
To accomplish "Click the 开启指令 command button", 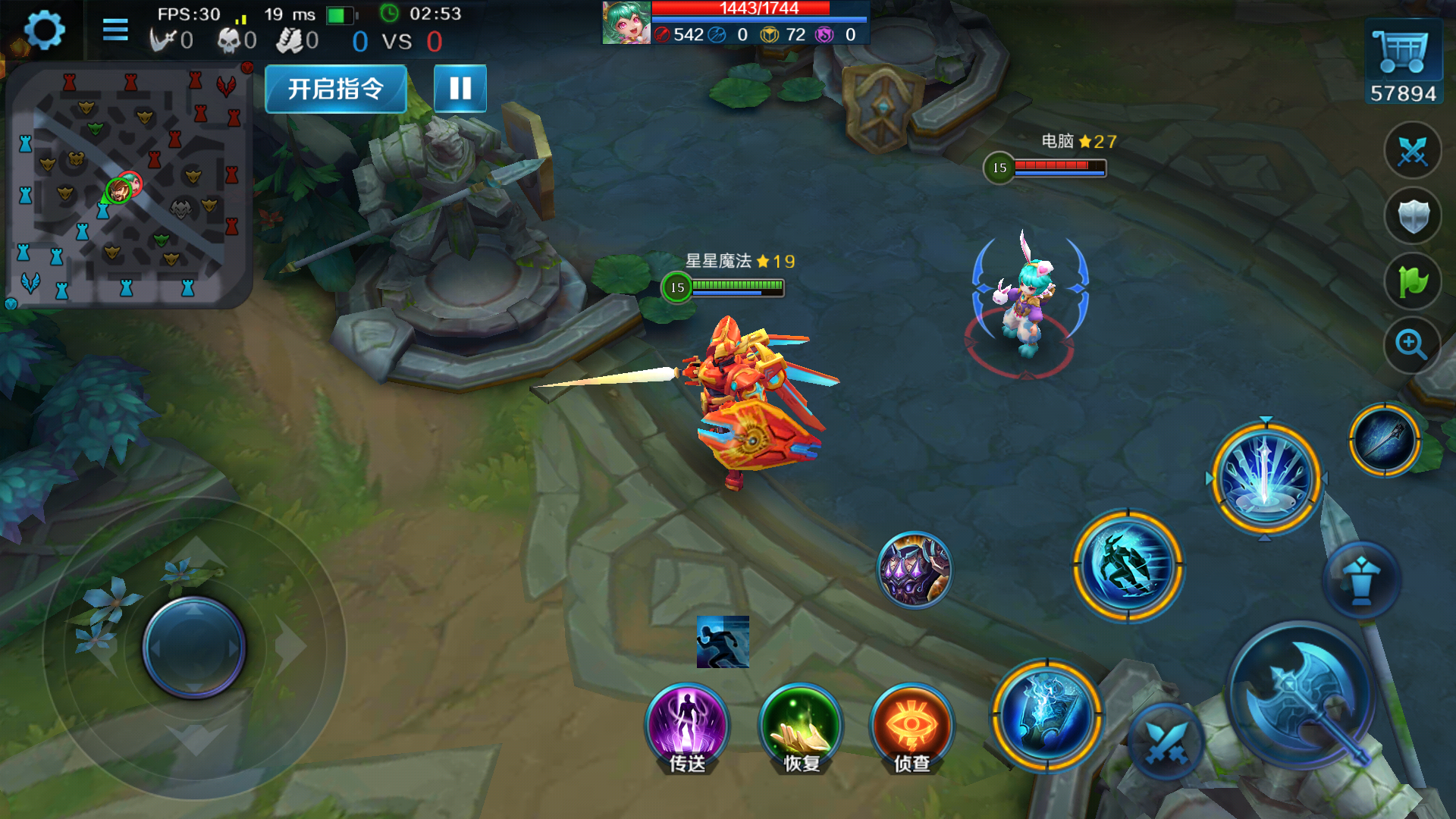I will pyautogui.click(x=336, y=89).
